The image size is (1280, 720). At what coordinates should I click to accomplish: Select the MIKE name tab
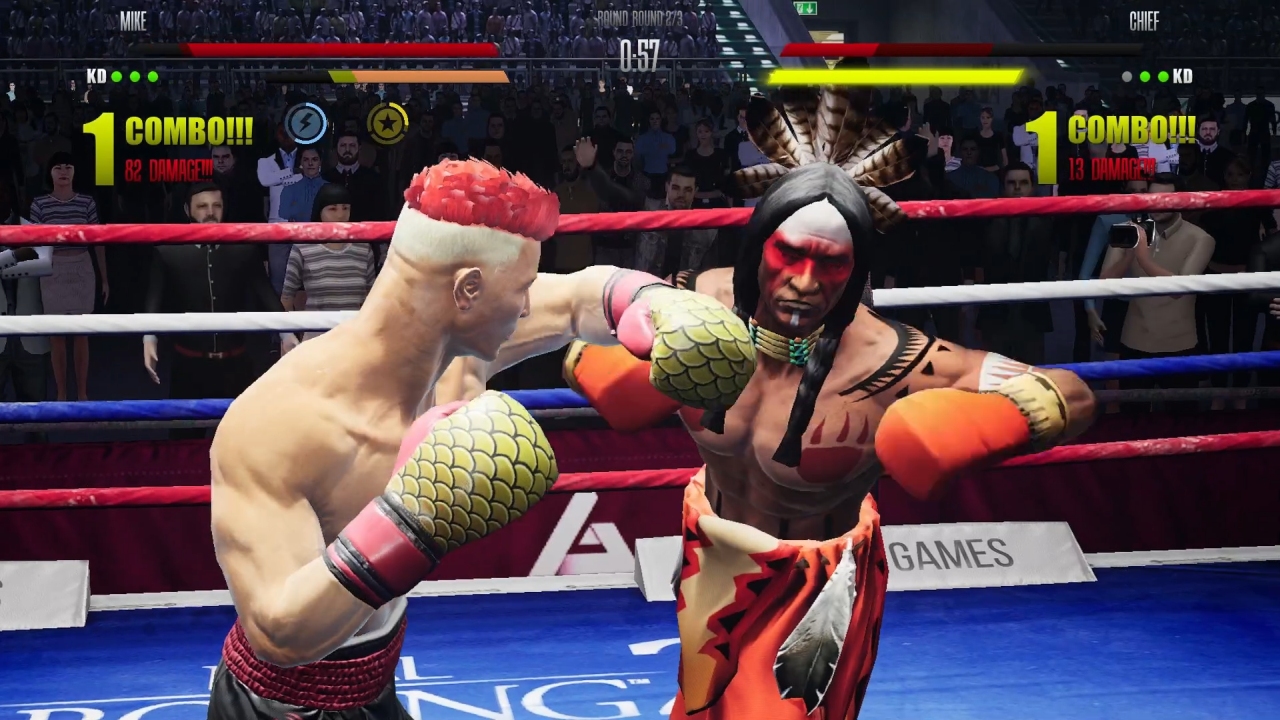(x=131, y=20)
